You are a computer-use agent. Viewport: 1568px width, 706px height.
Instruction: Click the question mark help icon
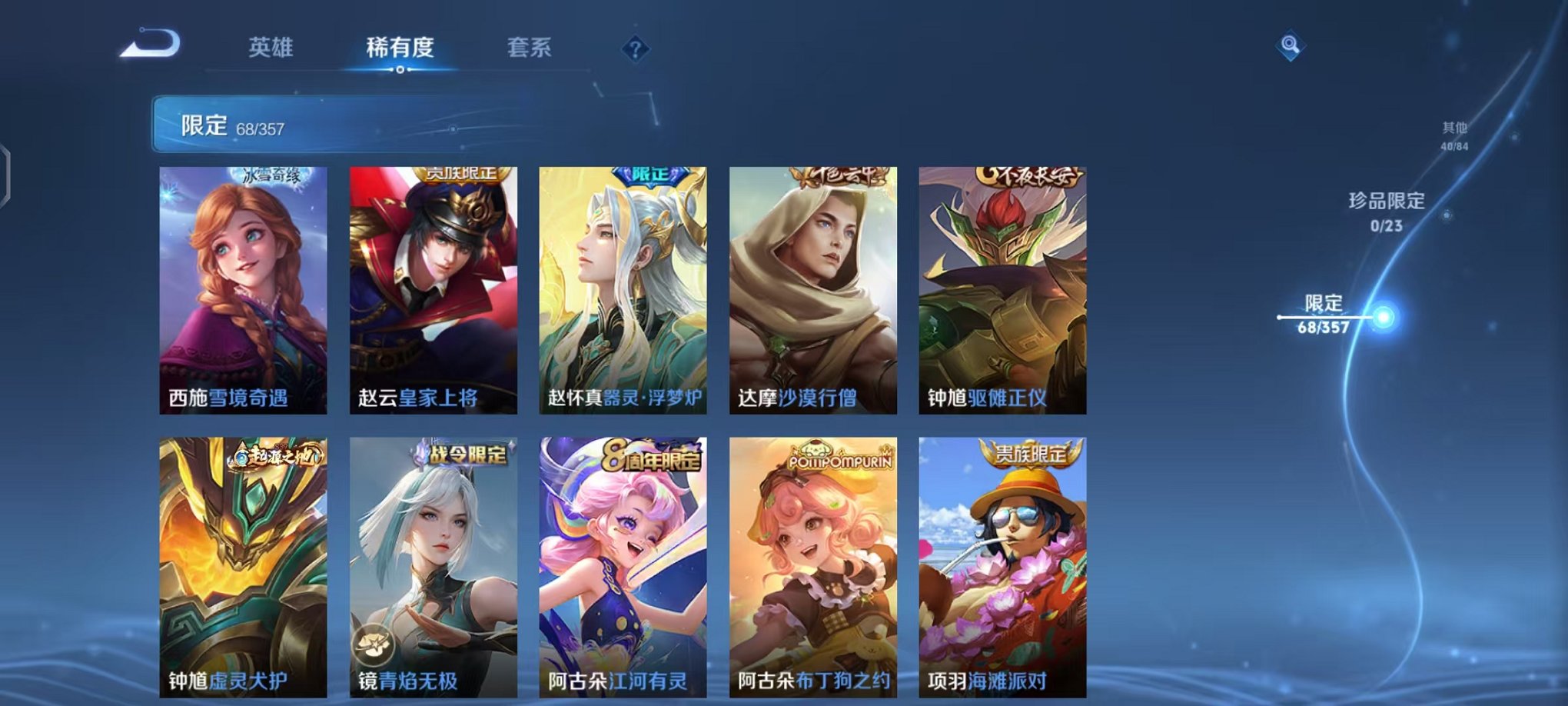(x=635, y=48)
